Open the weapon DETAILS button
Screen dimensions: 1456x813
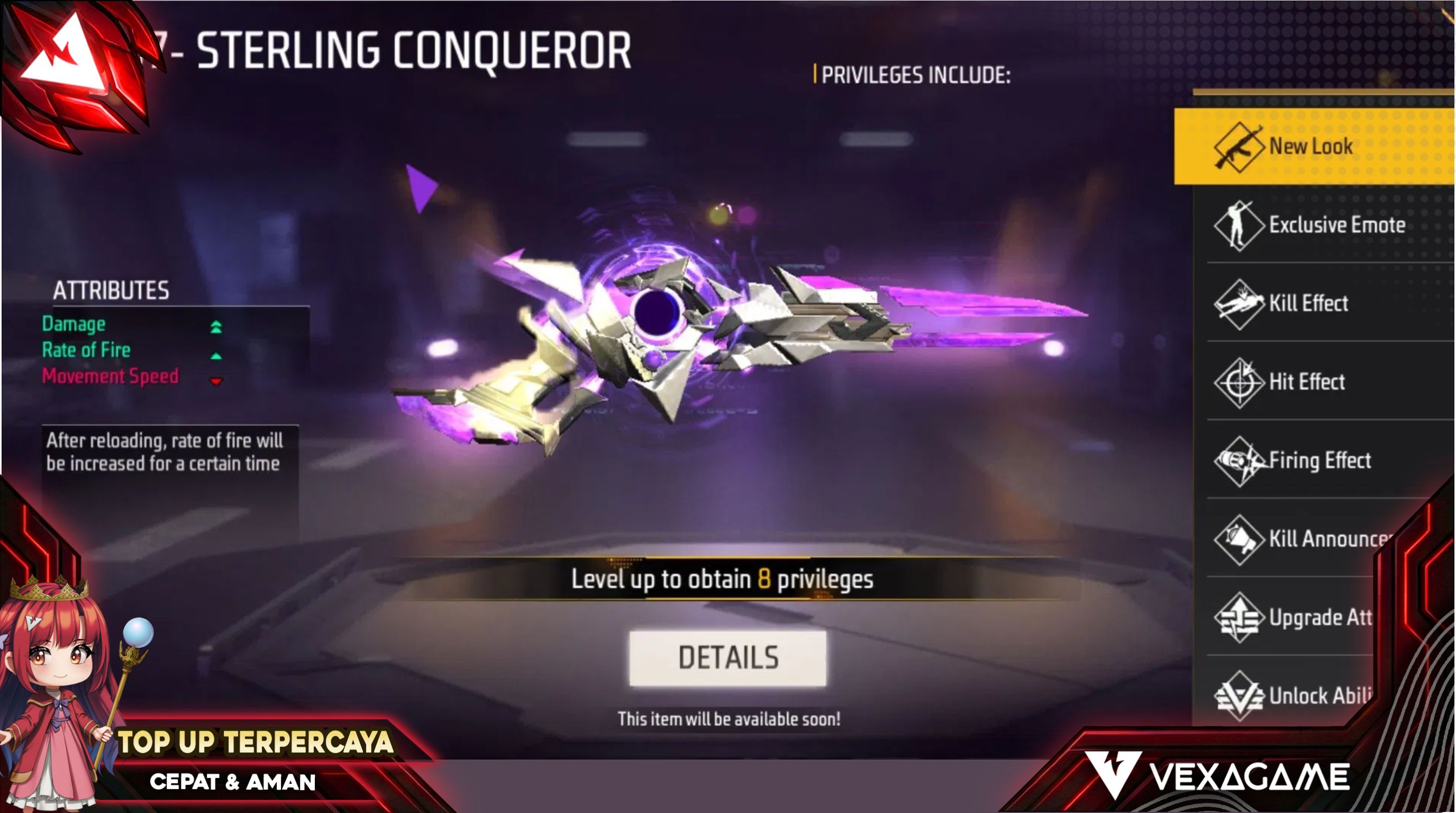coord(727,658)
